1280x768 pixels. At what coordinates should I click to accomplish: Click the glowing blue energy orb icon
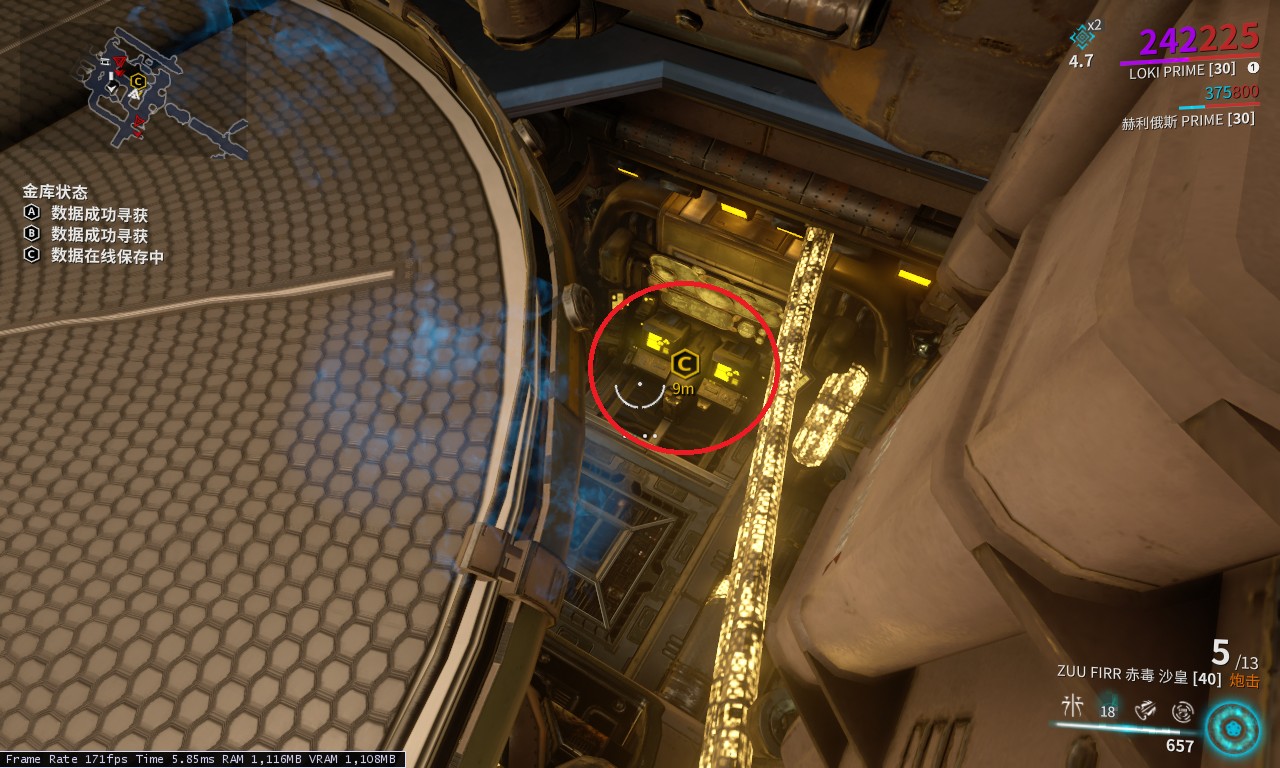[x=1232, y=728]
